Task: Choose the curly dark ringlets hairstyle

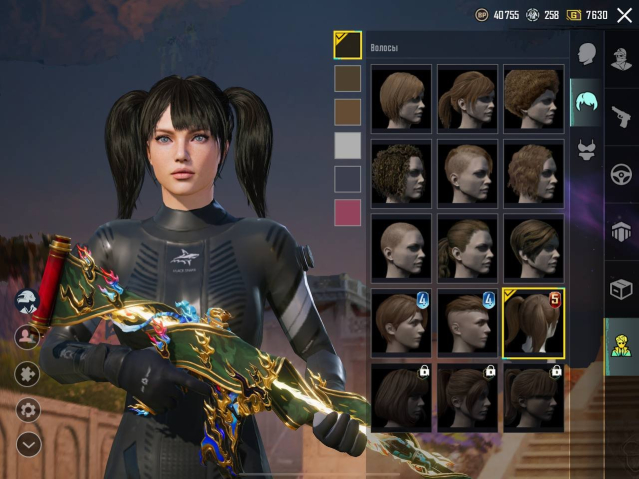Action: (x=401, y=173)
